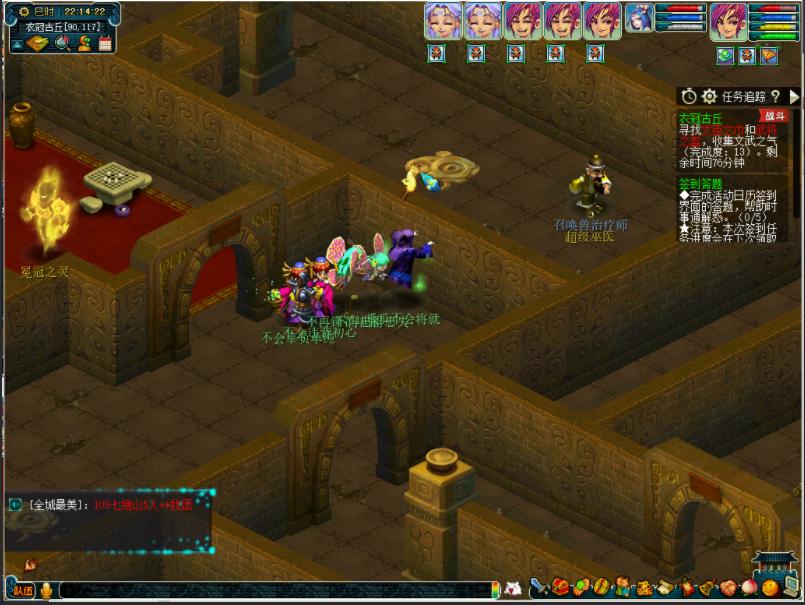Image resolution: width=805 pixels, height=605 pixels.
Task: Collapse the quest tracker with arrow
Action: point(794,97)
